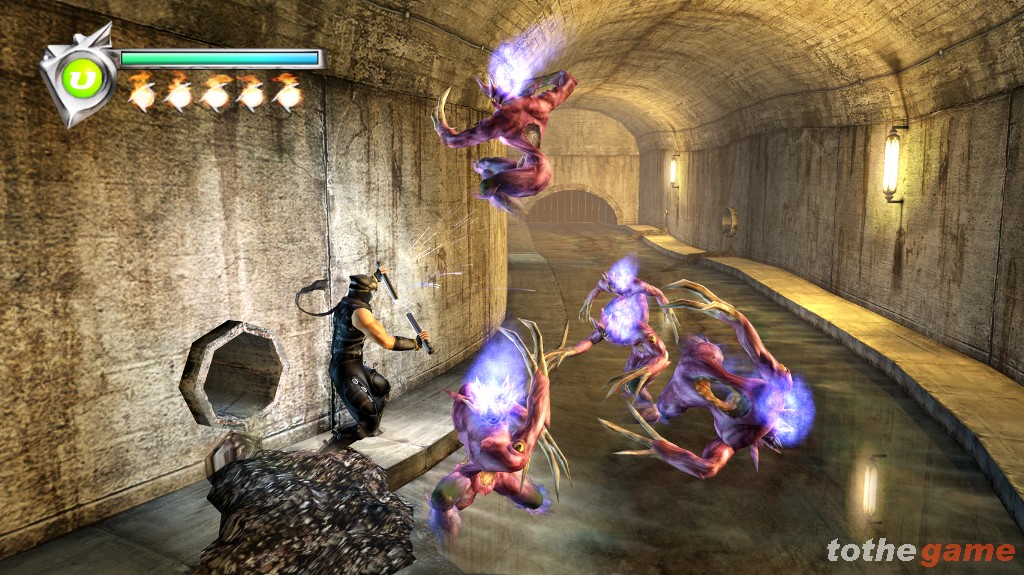This screenshot has height=575, width=1024.
Task: Click the tothegame watermark logo
Action: [920, 551]
